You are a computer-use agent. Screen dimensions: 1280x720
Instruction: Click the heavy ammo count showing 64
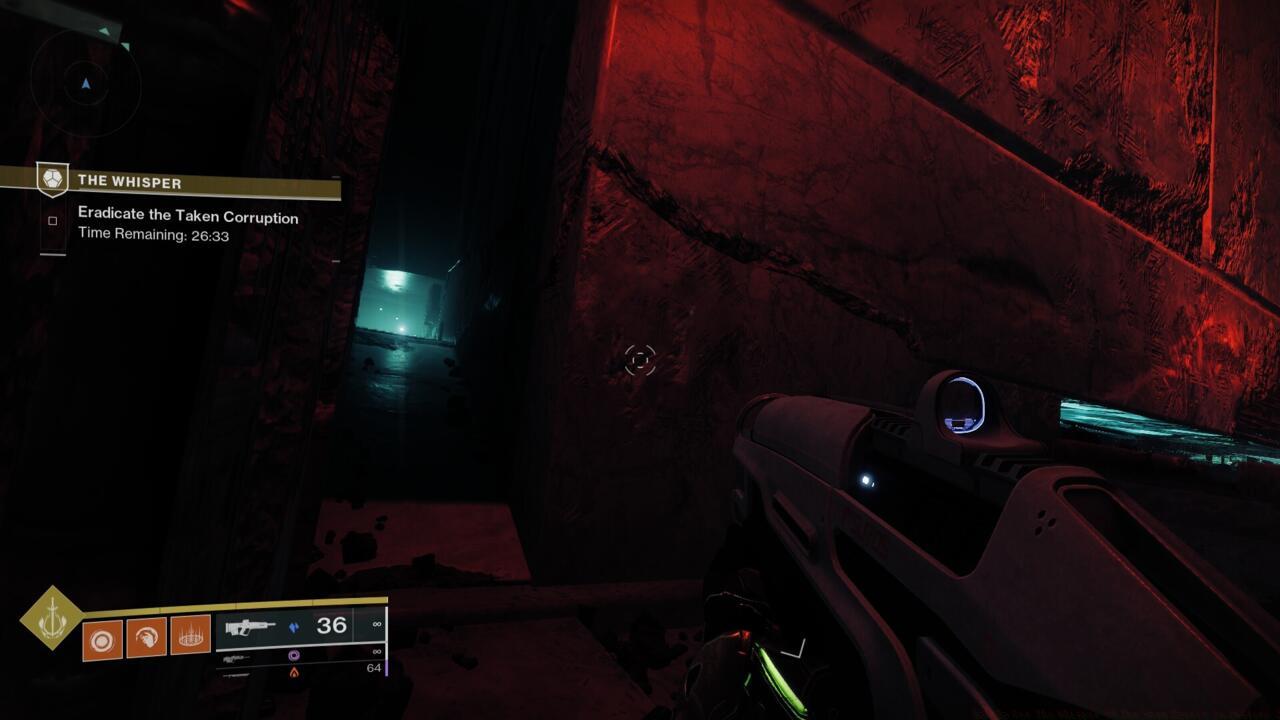[x=374, y=667]
